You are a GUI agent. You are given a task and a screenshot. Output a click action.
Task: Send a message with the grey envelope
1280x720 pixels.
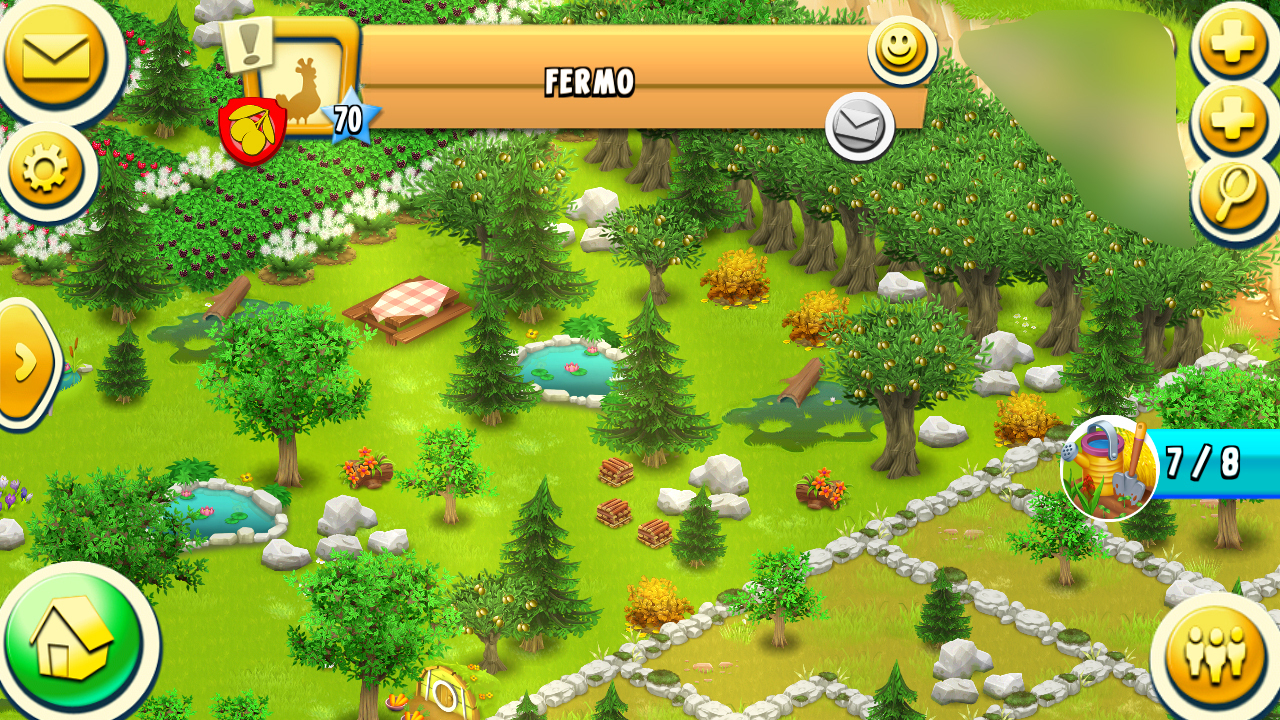point(859,126)
